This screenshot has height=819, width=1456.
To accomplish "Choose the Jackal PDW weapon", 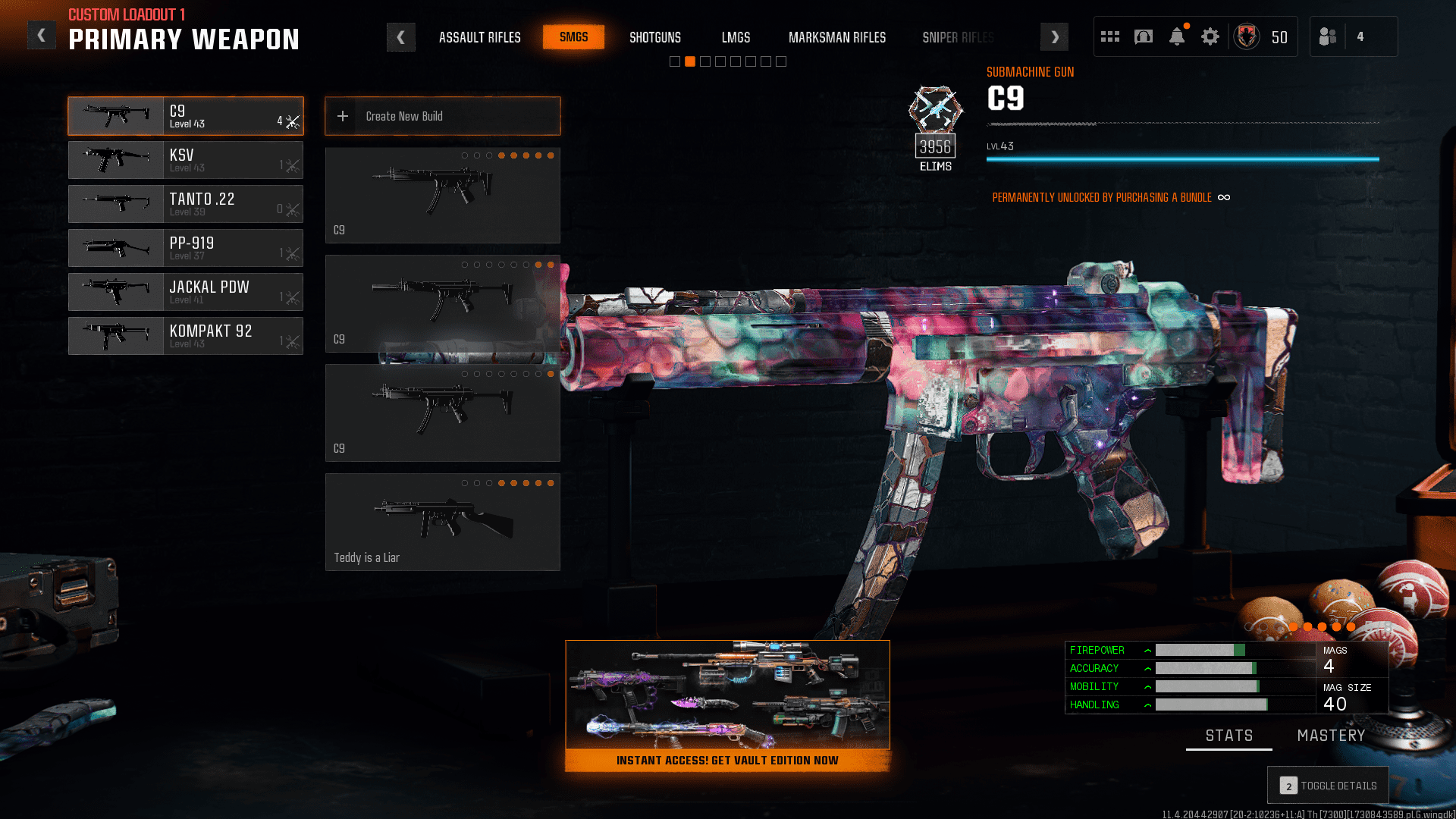I will tap(186, 292).
